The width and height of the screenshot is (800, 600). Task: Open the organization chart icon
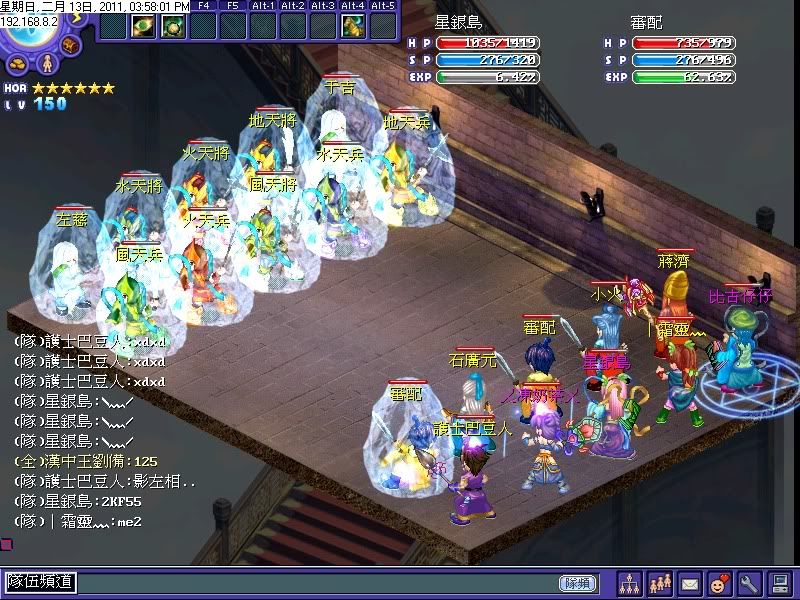point(629,582)
